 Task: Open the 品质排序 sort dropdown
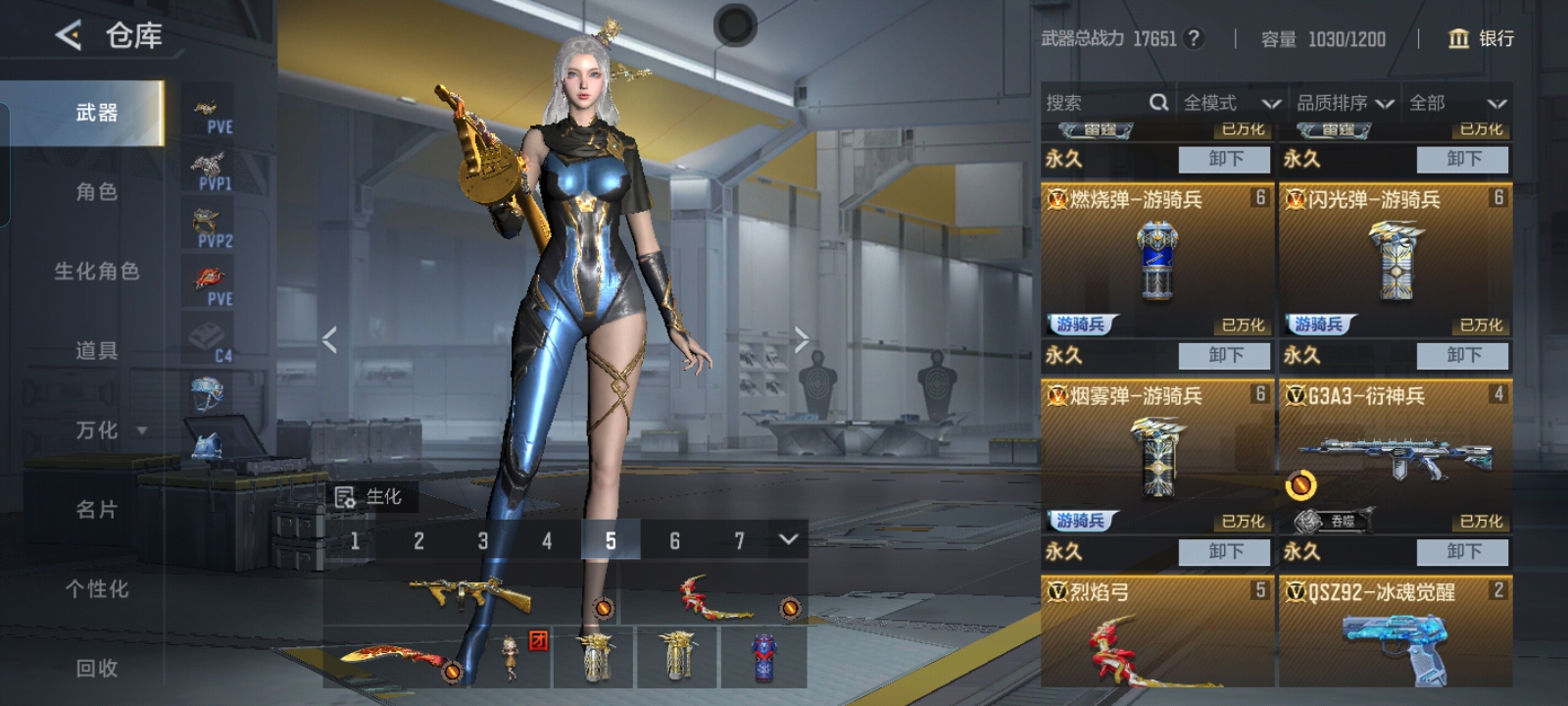(x=1345, y=103)
